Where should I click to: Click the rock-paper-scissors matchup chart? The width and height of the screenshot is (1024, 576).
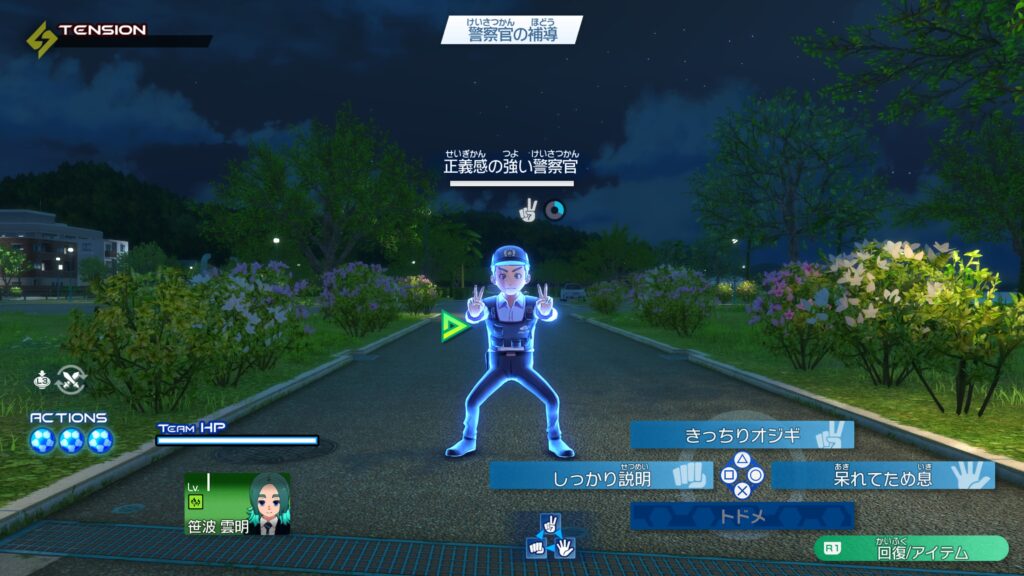549,536
